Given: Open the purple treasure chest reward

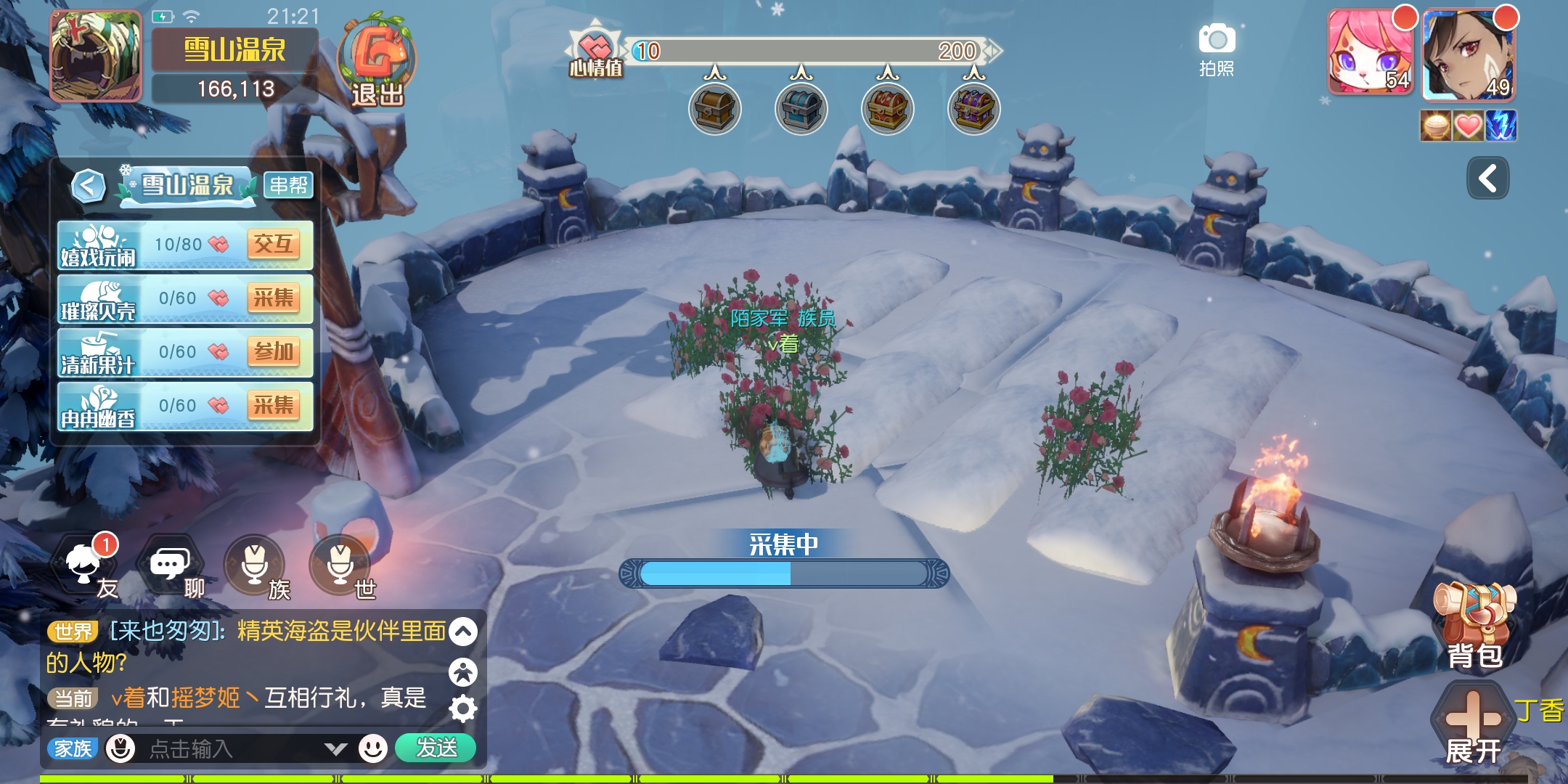Looking at the screenshot, I should coord(974,110).
